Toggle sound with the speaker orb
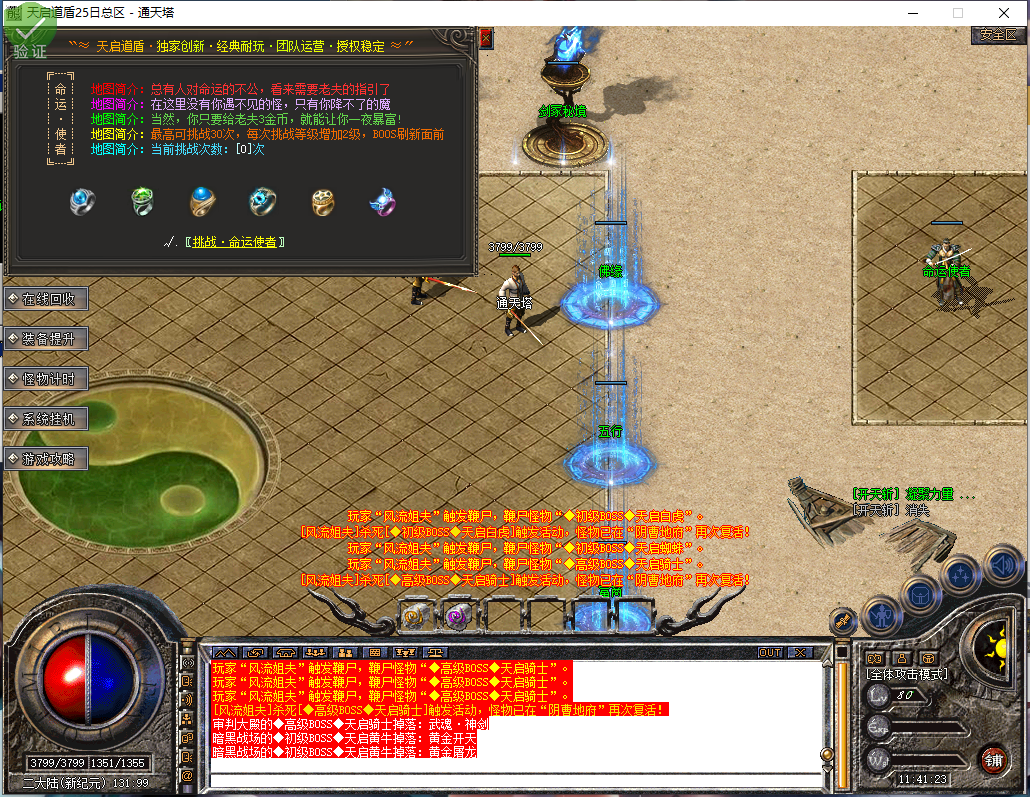The width and height of the screenshot is (1030, 797). coord(1003,566)
